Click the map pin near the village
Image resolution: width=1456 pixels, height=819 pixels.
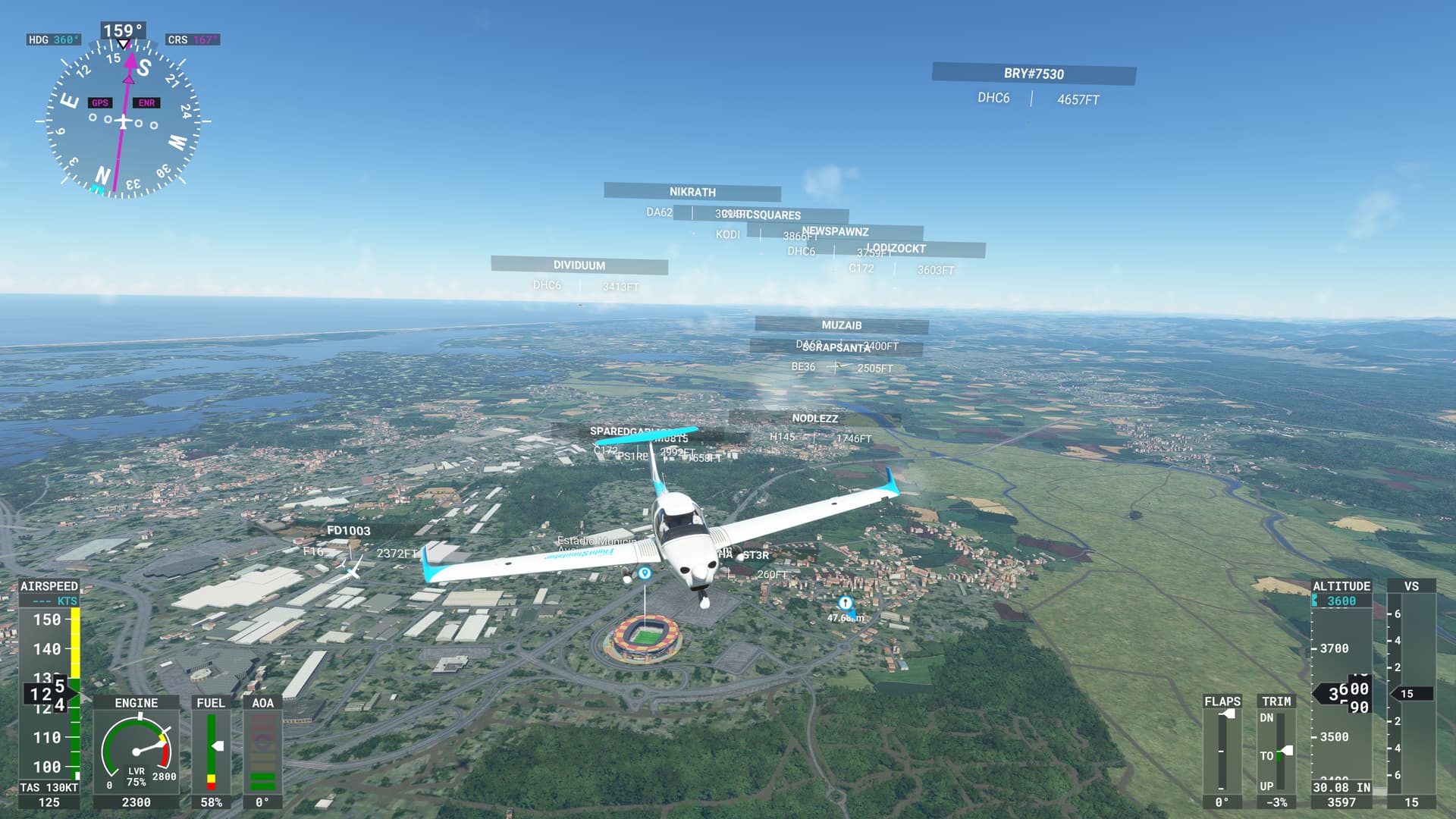pos(845,603)
